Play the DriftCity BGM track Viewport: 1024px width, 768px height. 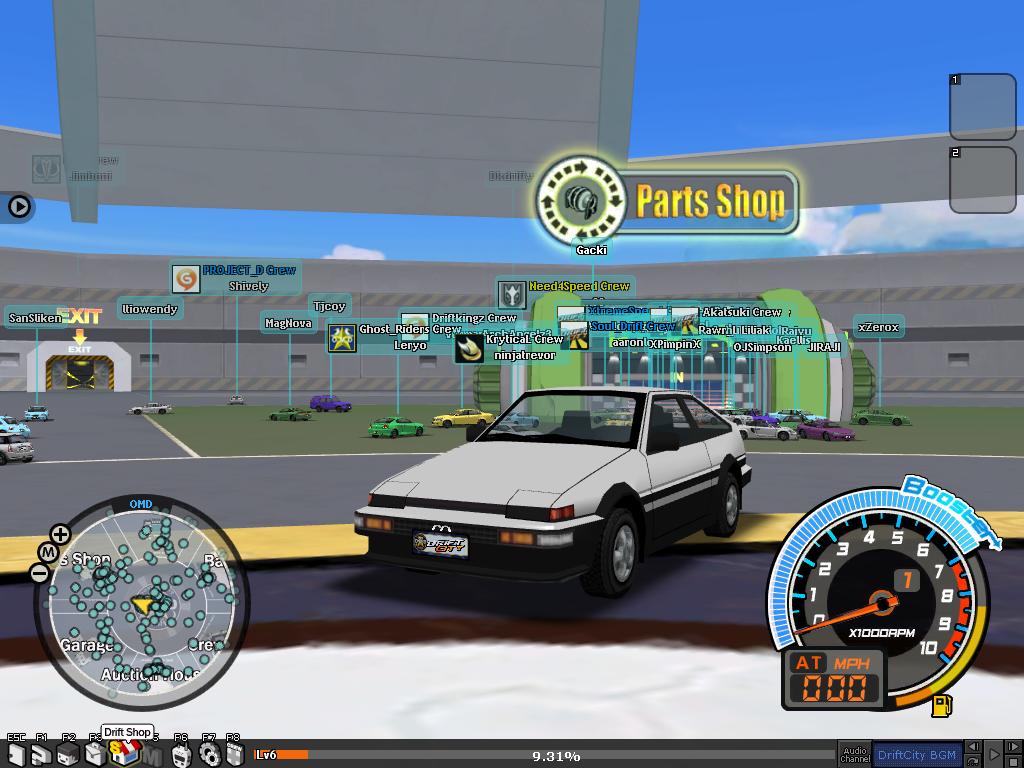(x=995, y=754)
